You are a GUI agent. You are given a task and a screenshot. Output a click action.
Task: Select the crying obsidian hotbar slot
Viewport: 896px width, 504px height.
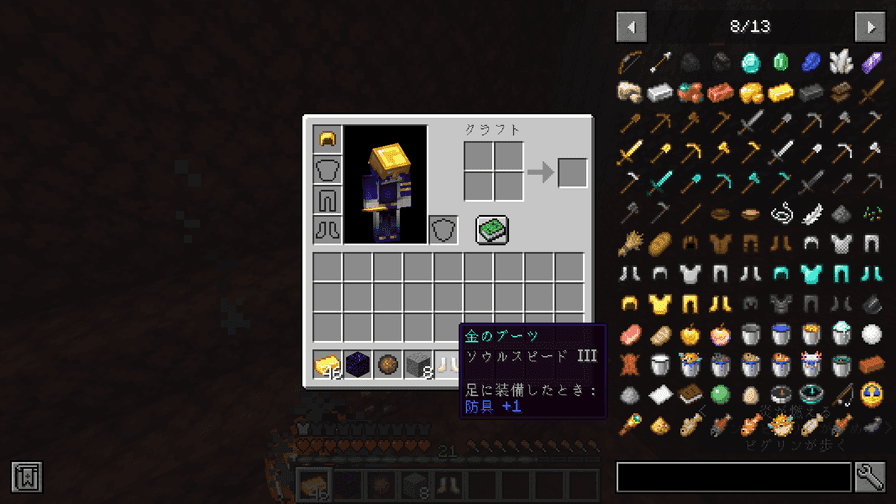358,366
